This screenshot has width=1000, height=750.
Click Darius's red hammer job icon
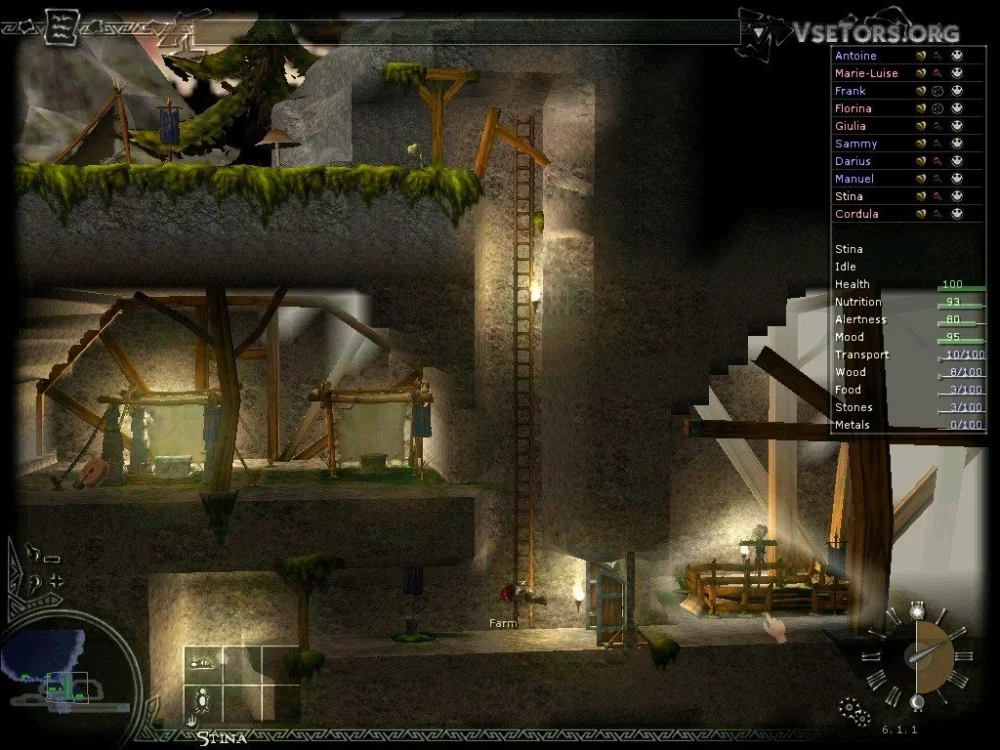[938, 161]
